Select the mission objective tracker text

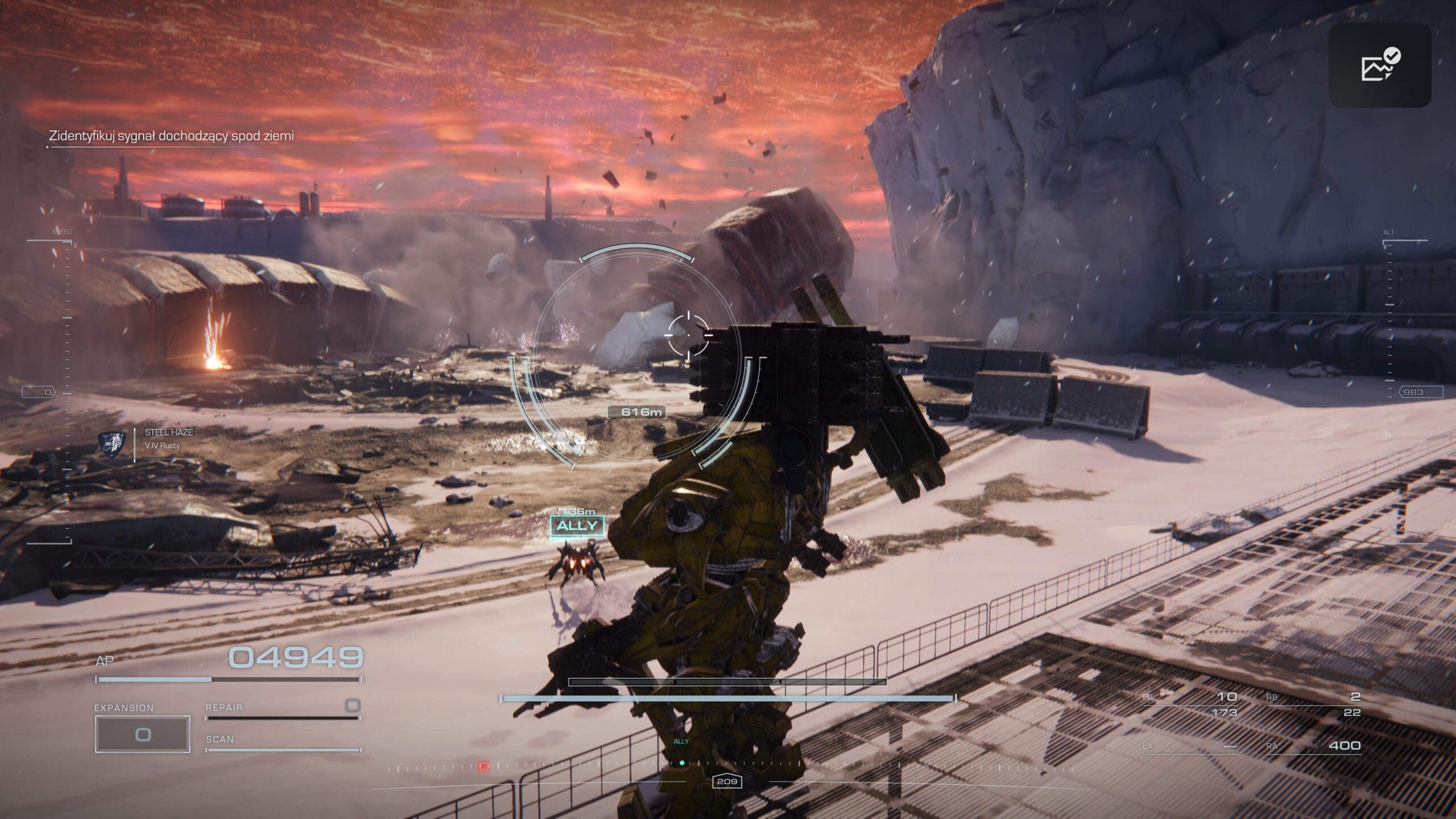171,136
